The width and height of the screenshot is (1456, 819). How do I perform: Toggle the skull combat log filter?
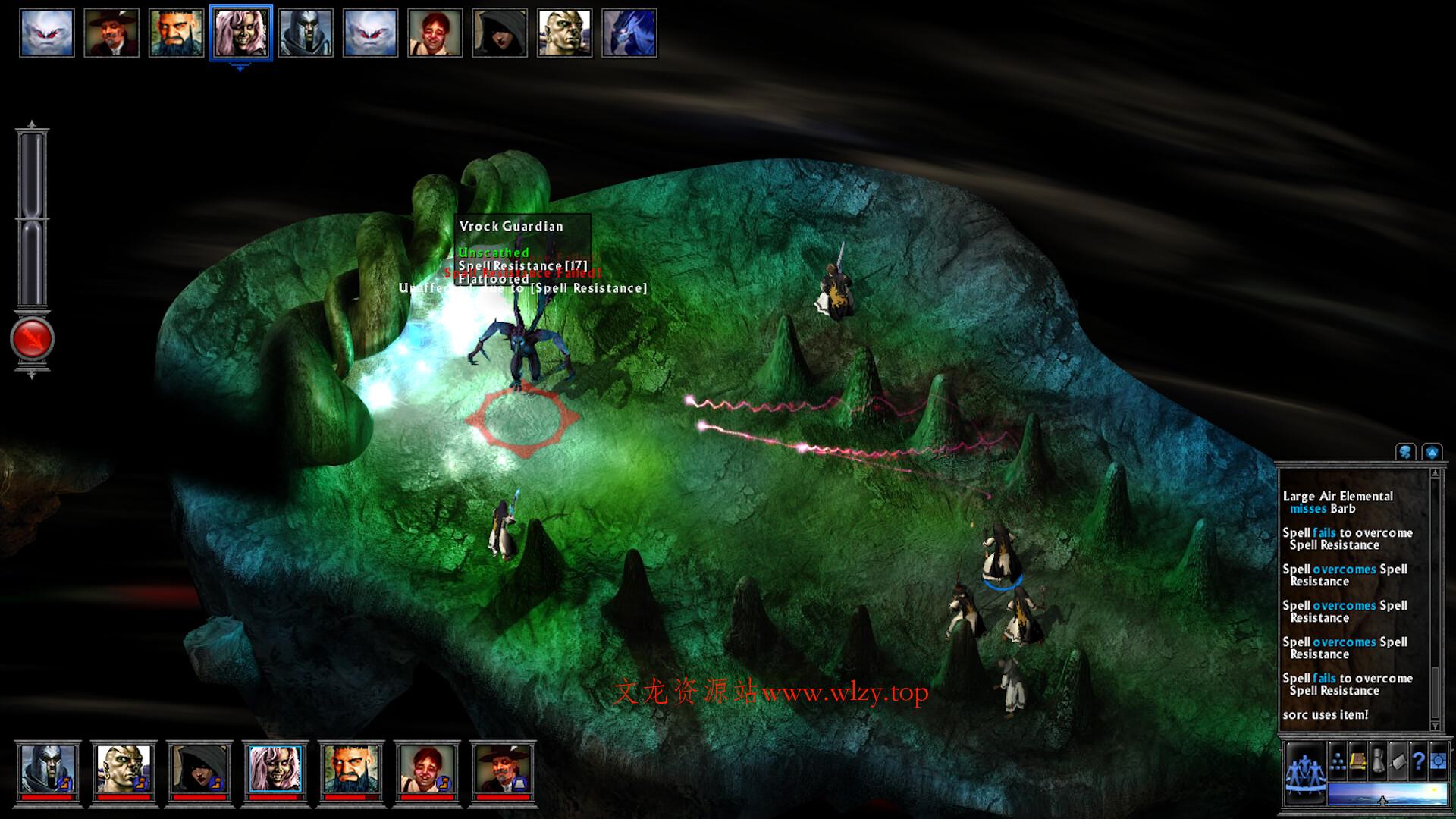[1404, 452]
